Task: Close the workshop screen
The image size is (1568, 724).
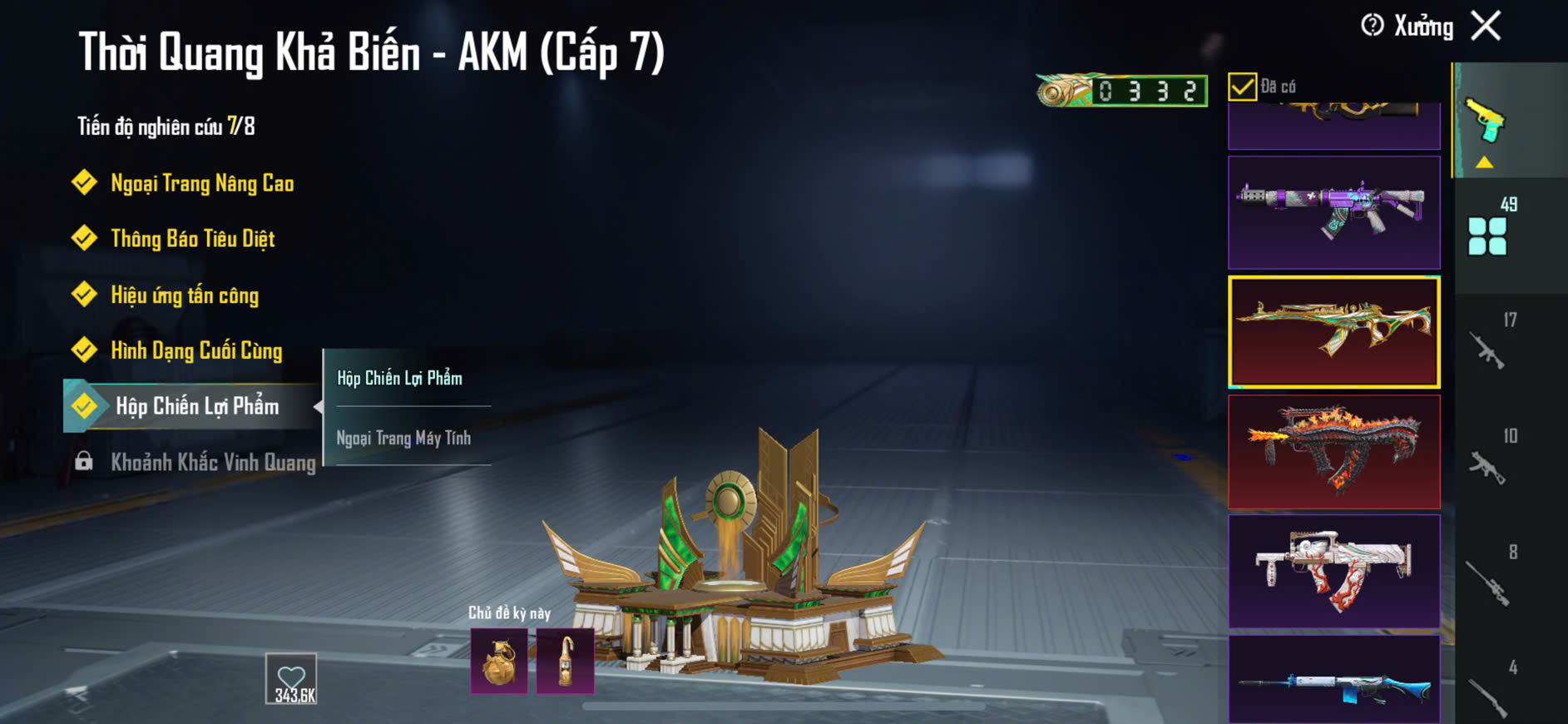Action: click(1486, 26)
